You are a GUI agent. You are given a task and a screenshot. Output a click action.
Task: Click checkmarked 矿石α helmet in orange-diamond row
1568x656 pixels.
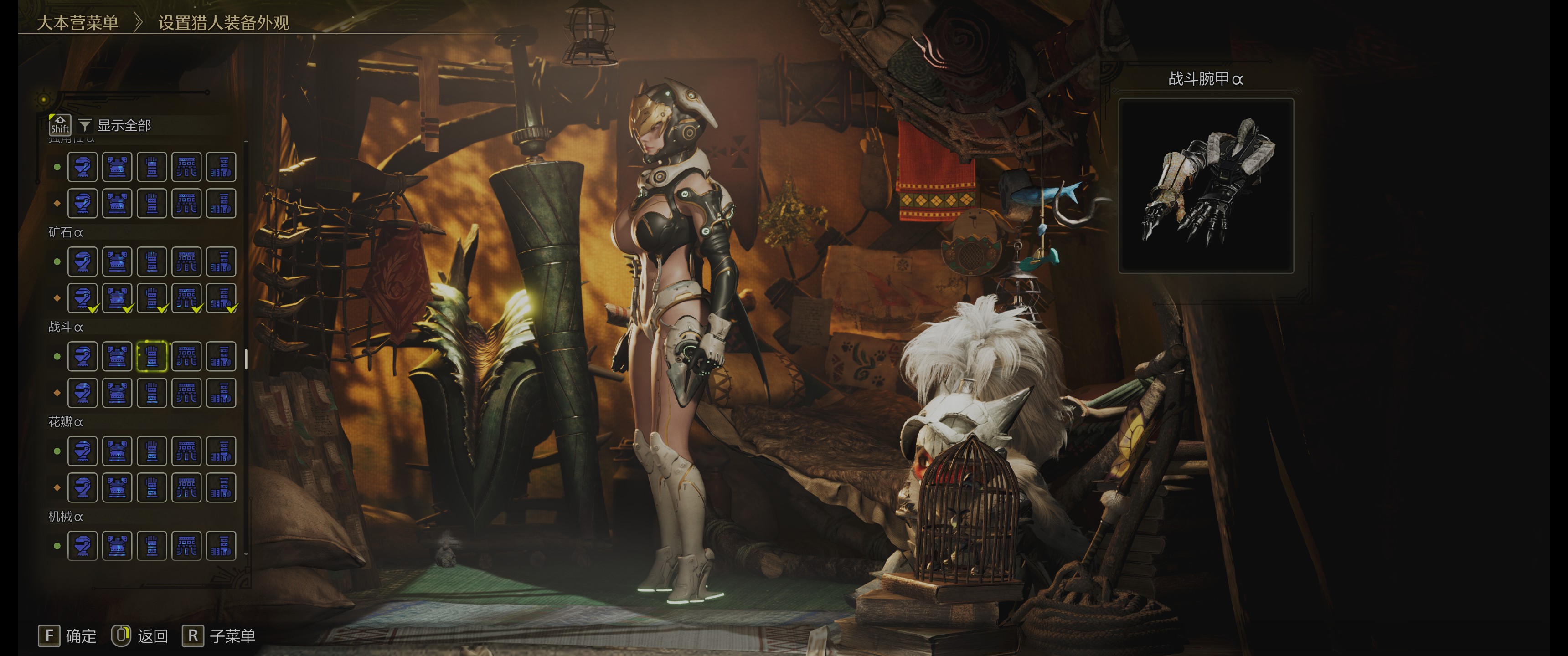(82, 298)
